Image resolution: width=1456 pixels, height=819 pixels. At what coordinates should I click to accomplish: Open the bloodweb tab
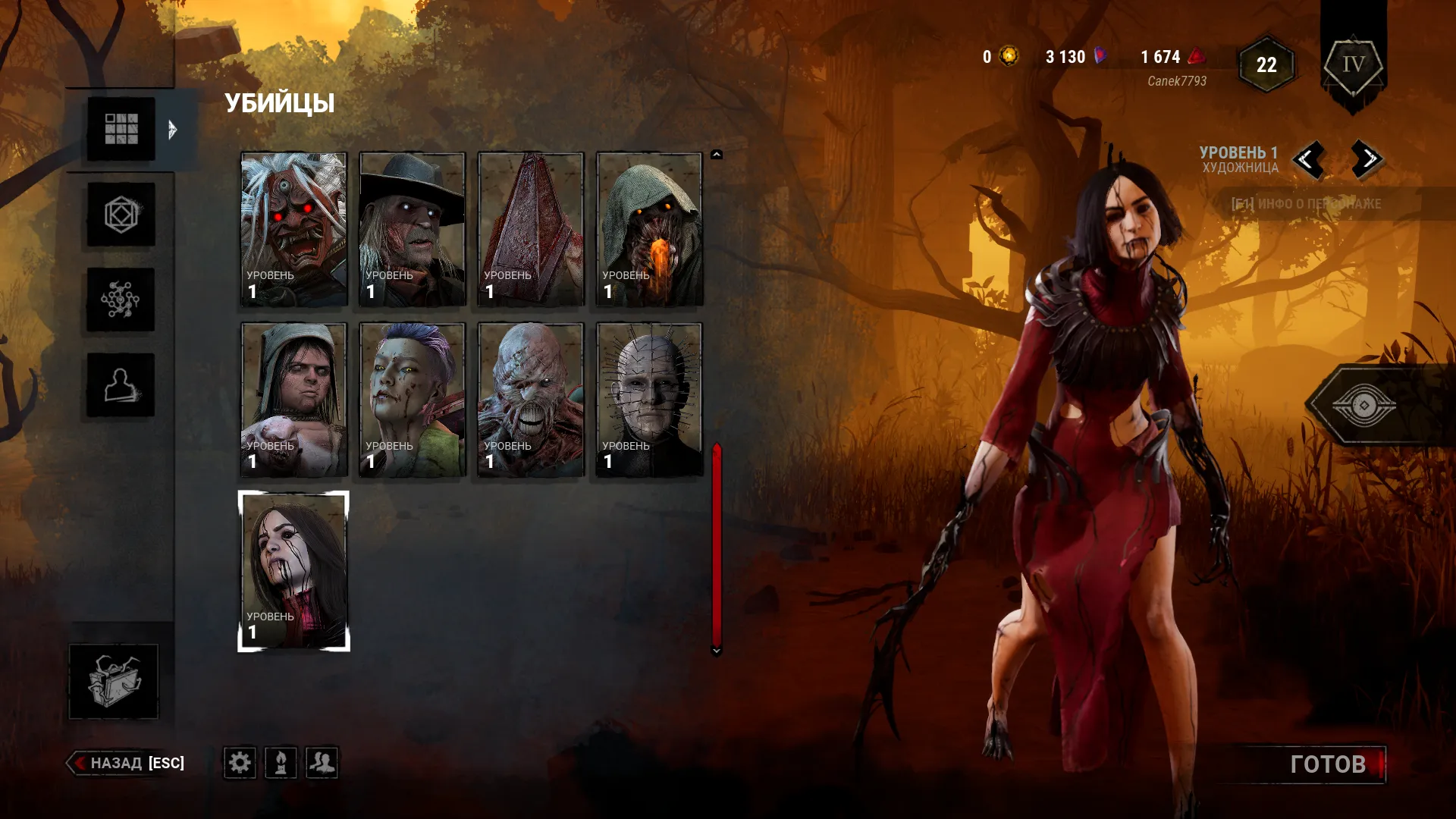(x=121, y=300)
